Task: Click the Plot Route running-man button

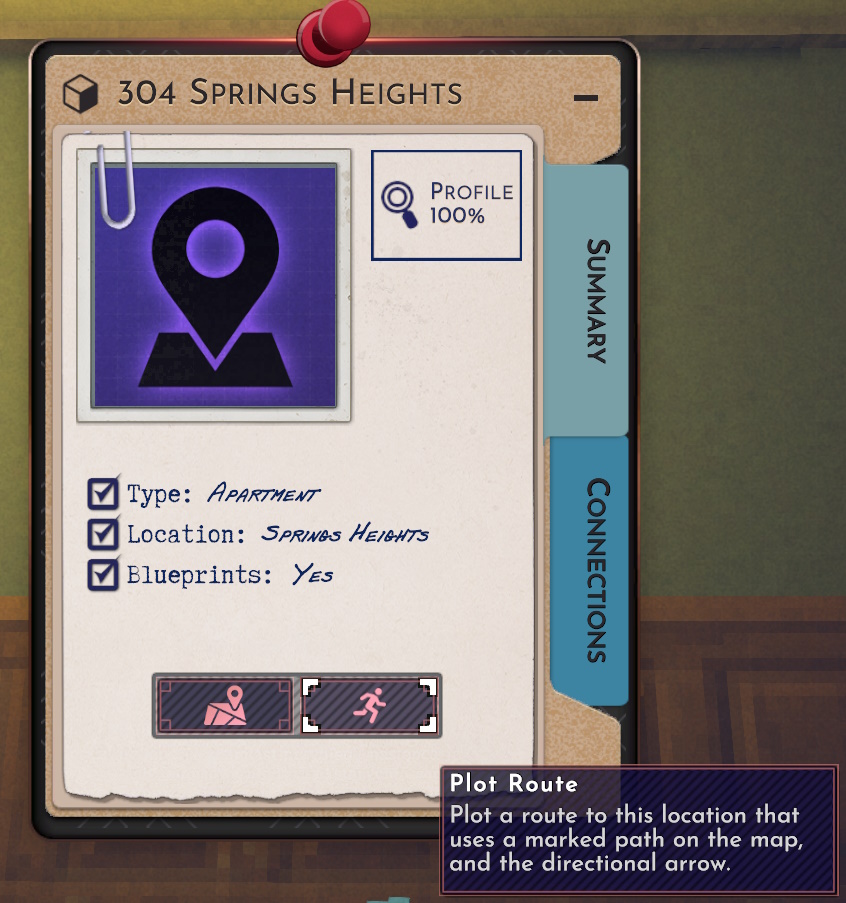Action: 370,706
